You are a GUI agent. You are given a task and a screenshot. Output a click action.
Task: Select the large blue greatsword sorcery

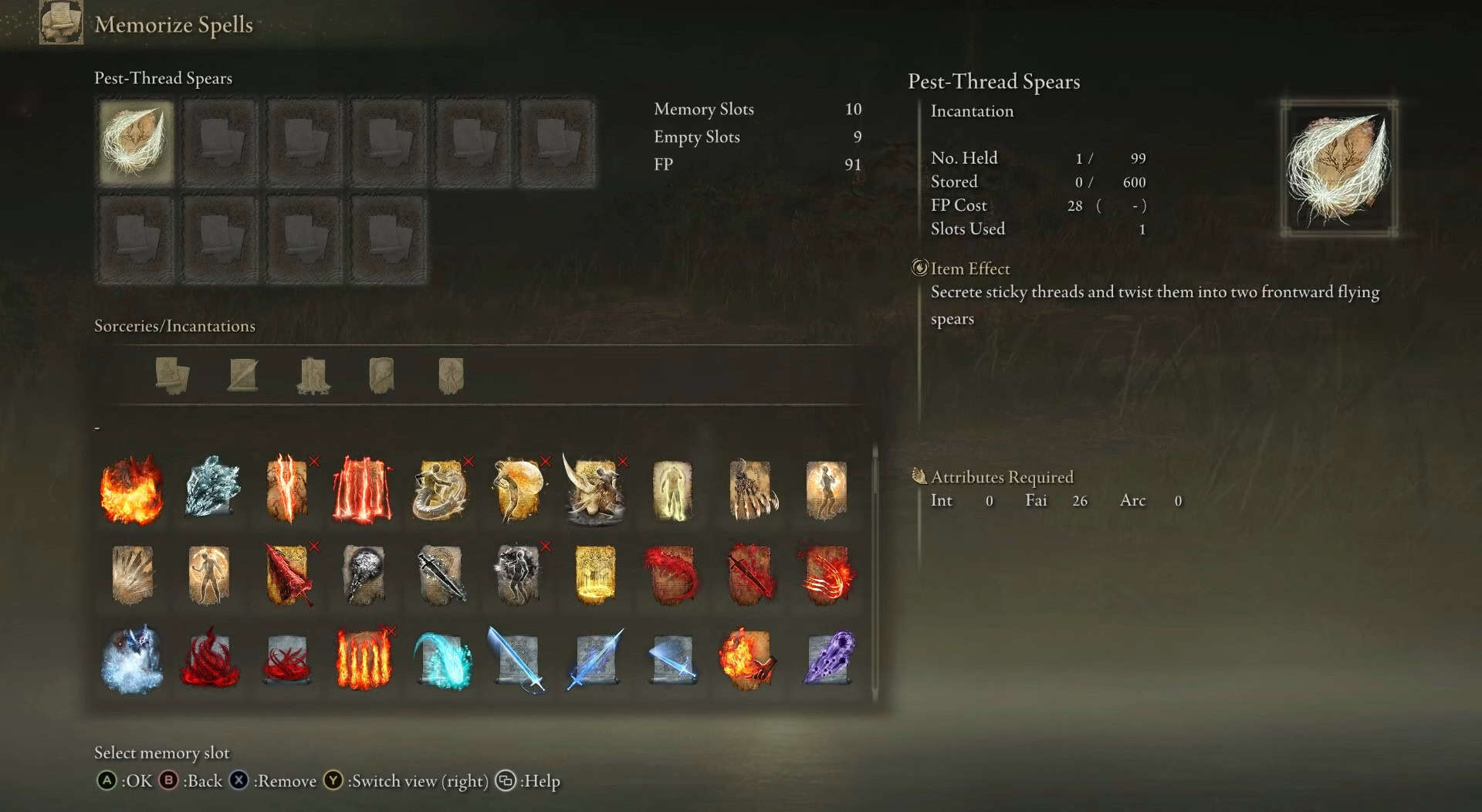click(517, 660)
